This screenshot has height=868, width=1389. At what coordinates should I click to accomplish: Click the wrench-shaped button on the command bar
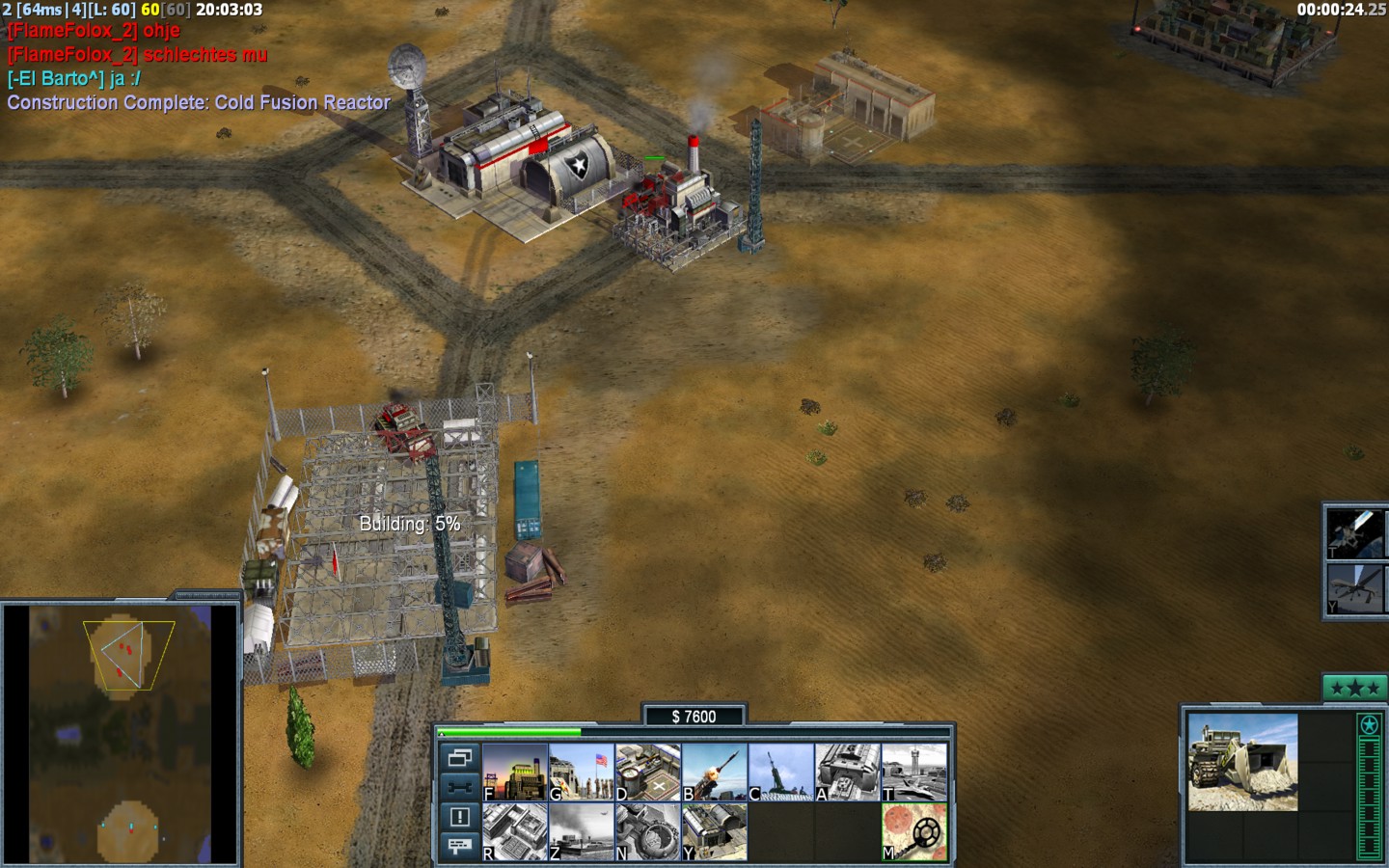click(459, 787)
